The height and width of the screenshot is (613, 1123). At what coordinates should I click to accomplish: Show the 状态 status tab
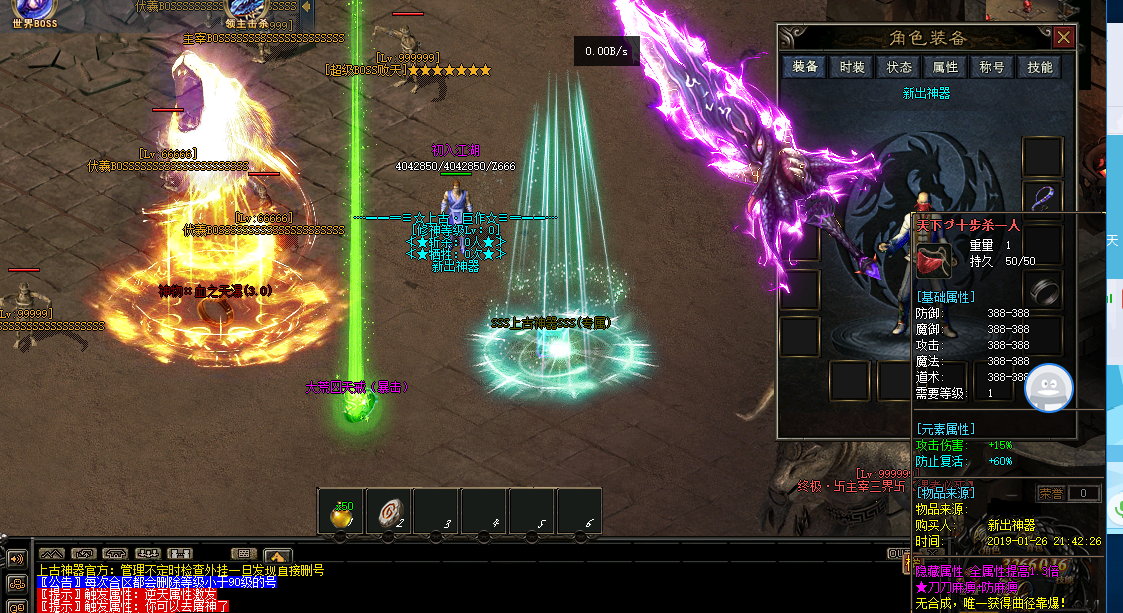[x=899, y=67]
